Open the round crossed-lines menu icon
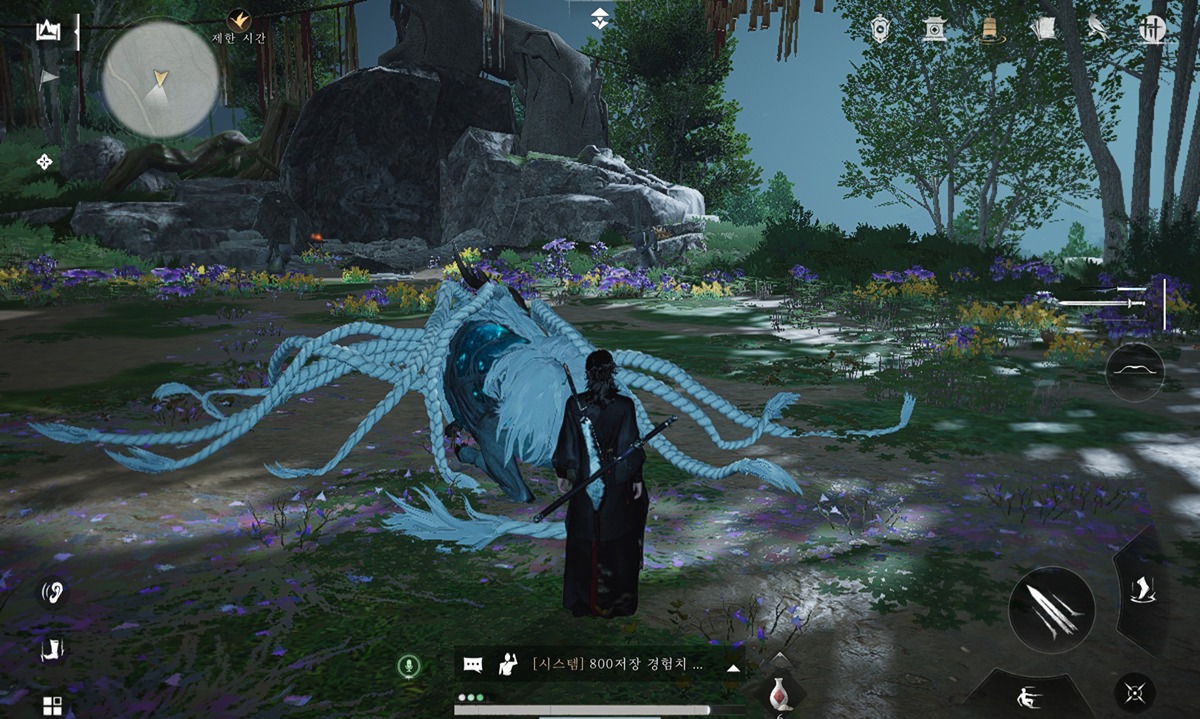The image size is (1200, 719). coord(1152,29)
